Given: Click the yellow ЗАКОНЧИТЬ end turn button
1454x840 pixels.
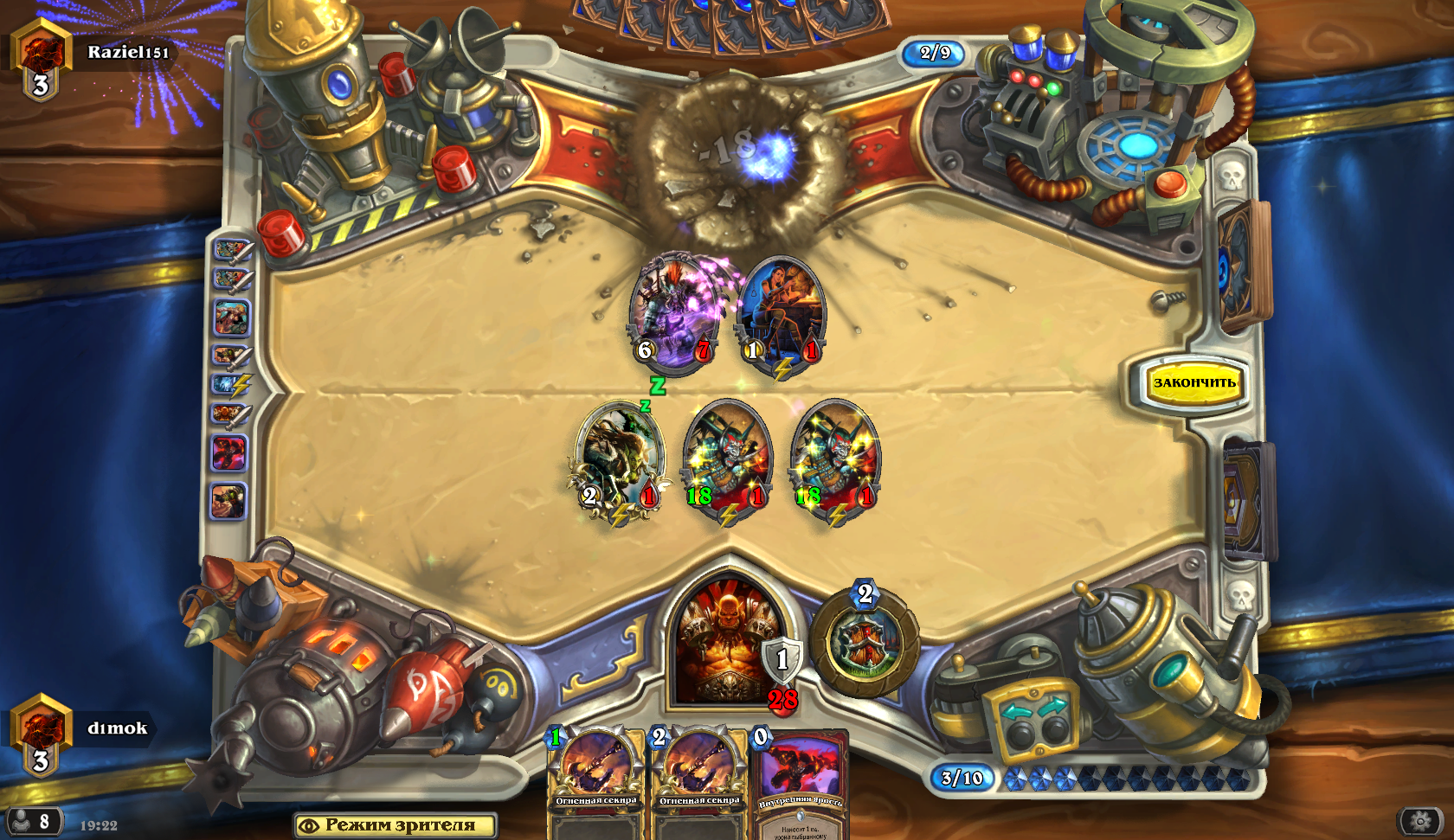Looking at the screenshot, I should coord(1193,382).
